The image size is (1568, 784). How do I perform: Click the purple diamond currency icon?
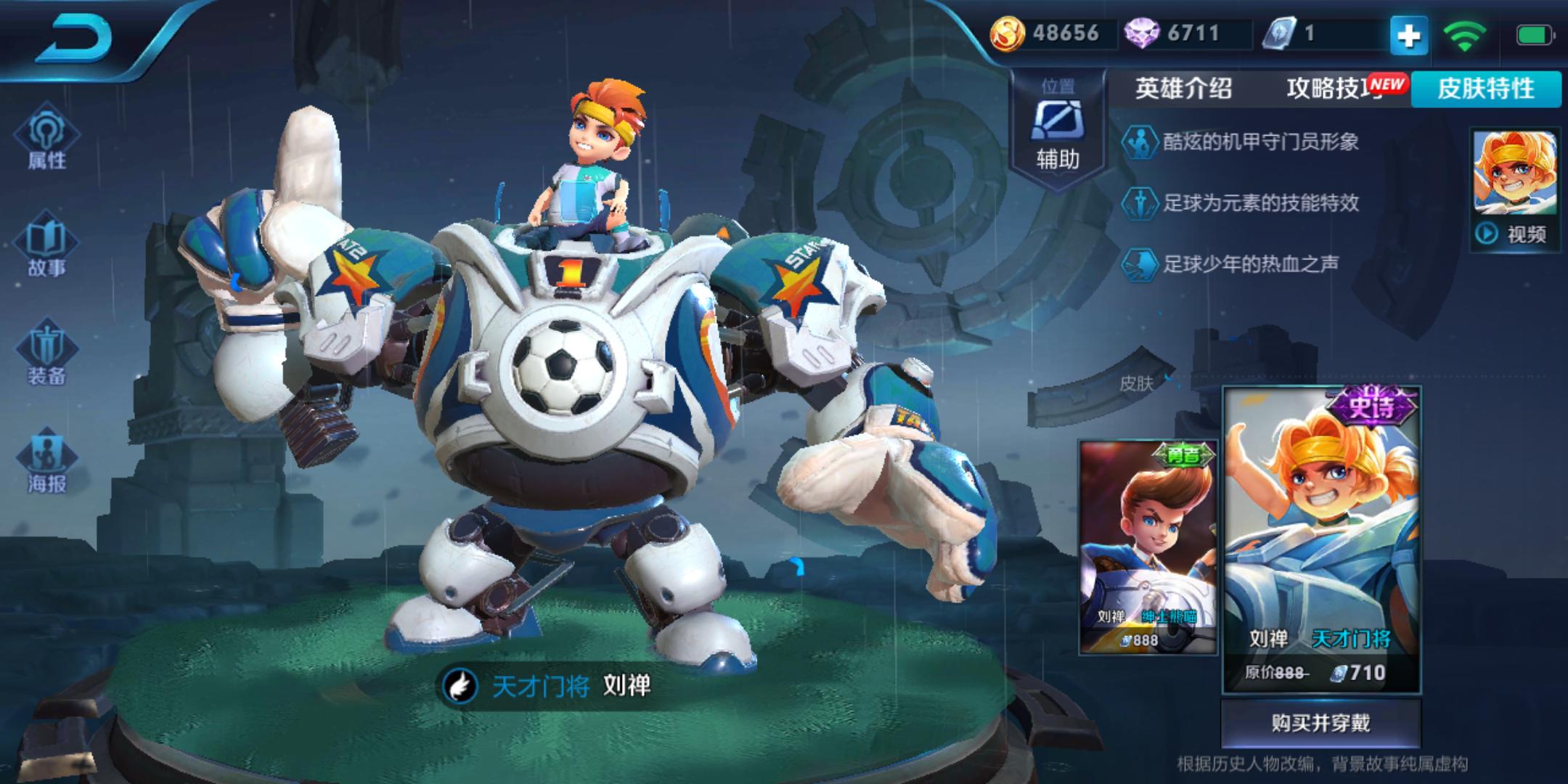[x=1141, y=33]
